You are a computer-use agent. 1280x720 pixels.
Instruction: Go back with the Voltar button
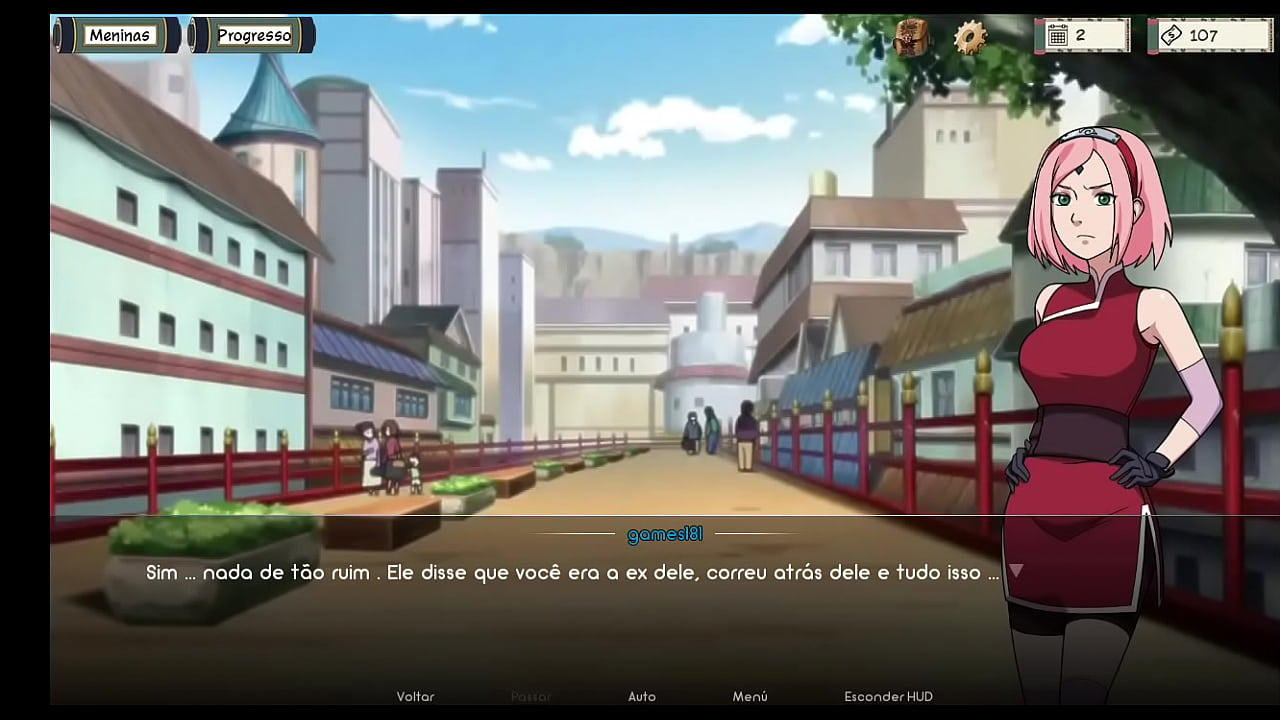413,696
